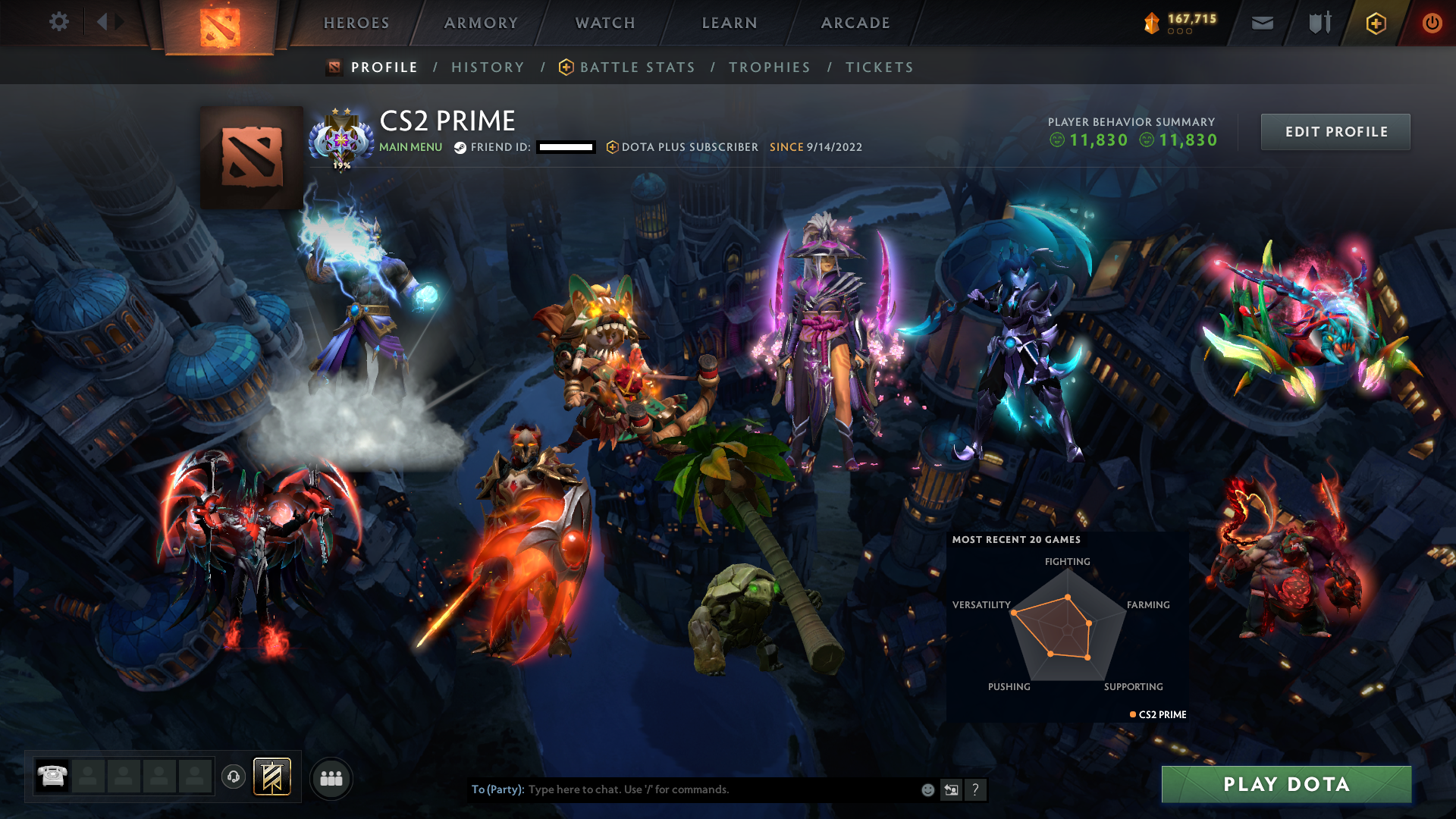
Task: Switch to the History tab
Action: click(x=488, y=67)
